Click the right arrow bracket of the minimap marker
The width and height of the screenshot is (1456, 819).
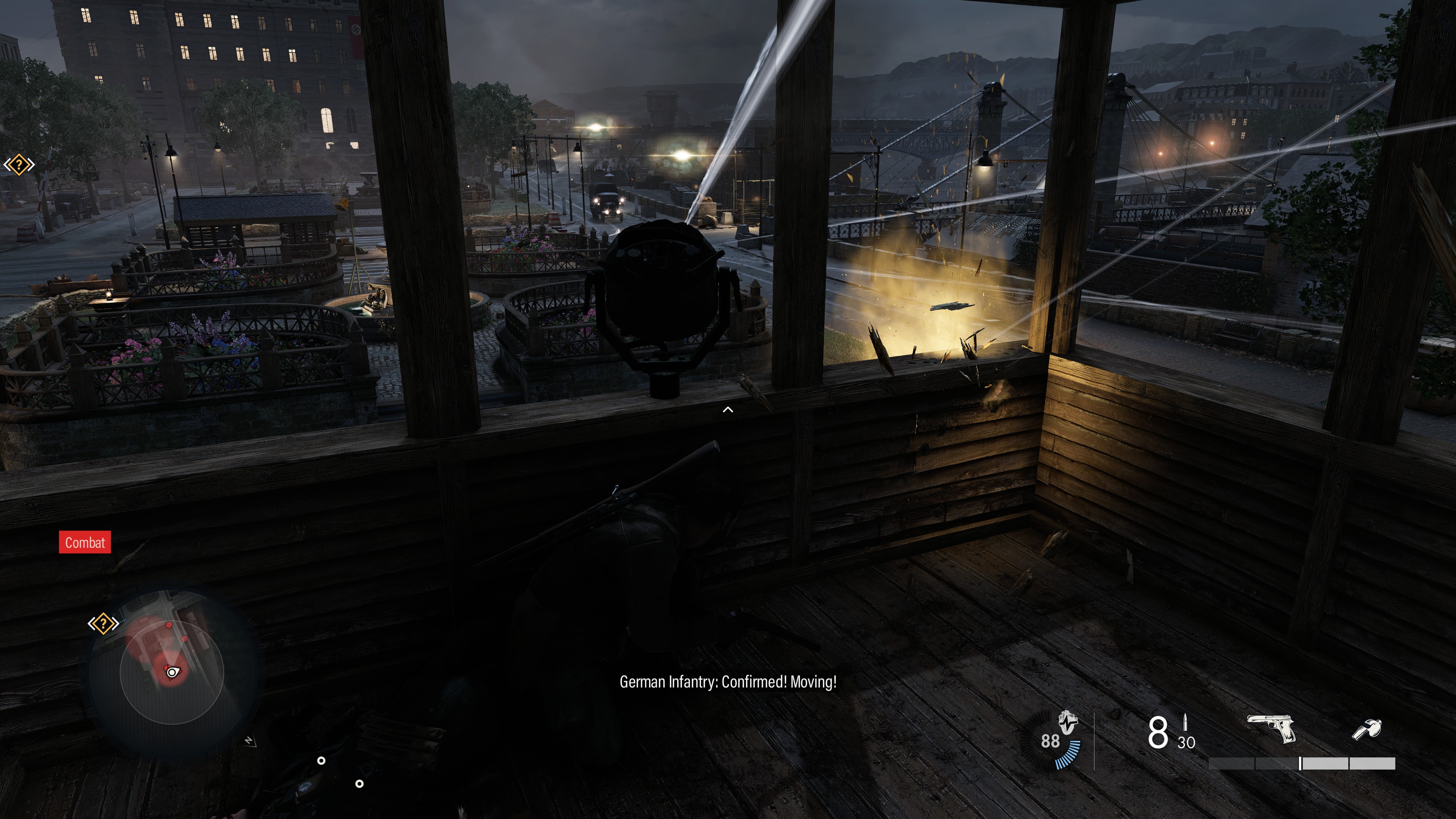coord(115,623)
